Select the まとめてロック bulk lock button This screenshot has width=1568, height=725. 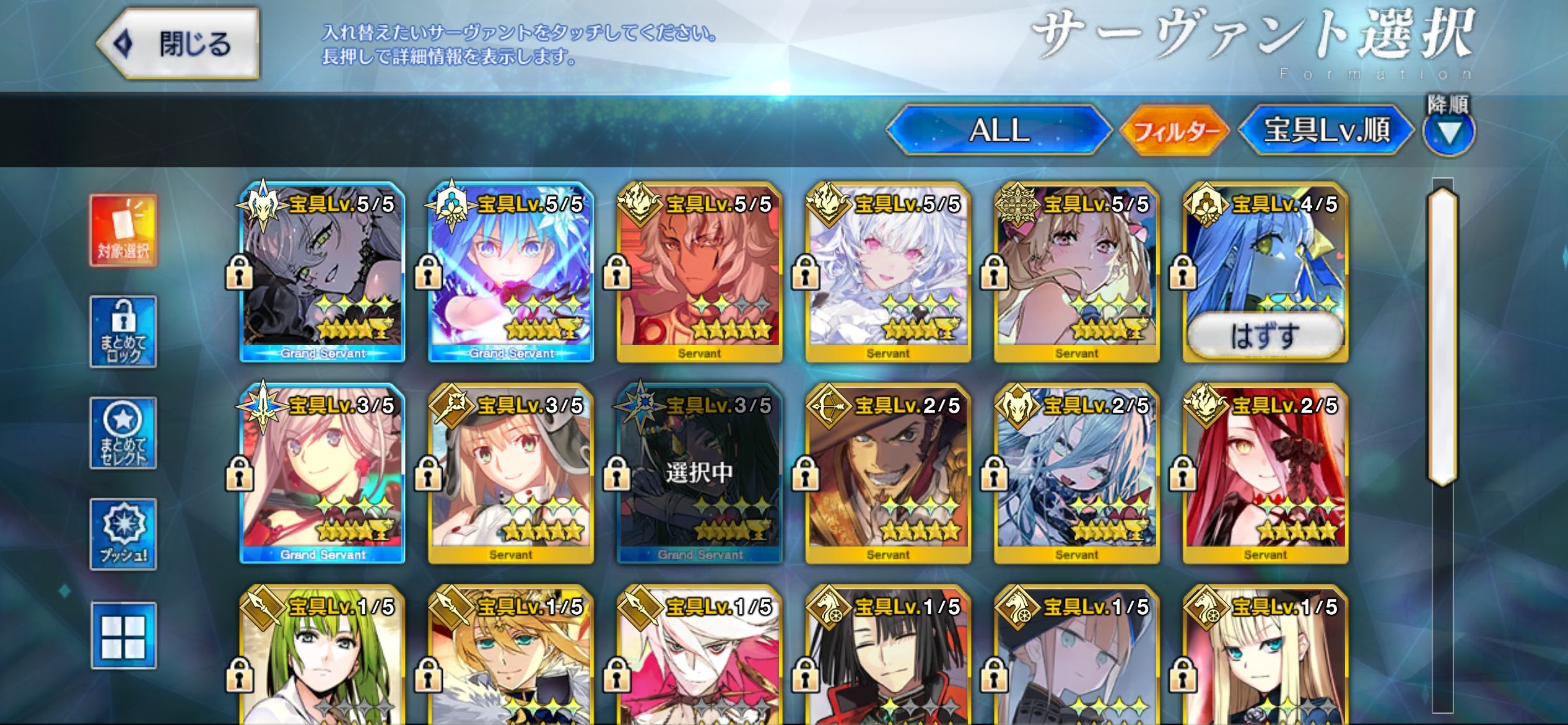pyautogui.click(x=123, y=332)
